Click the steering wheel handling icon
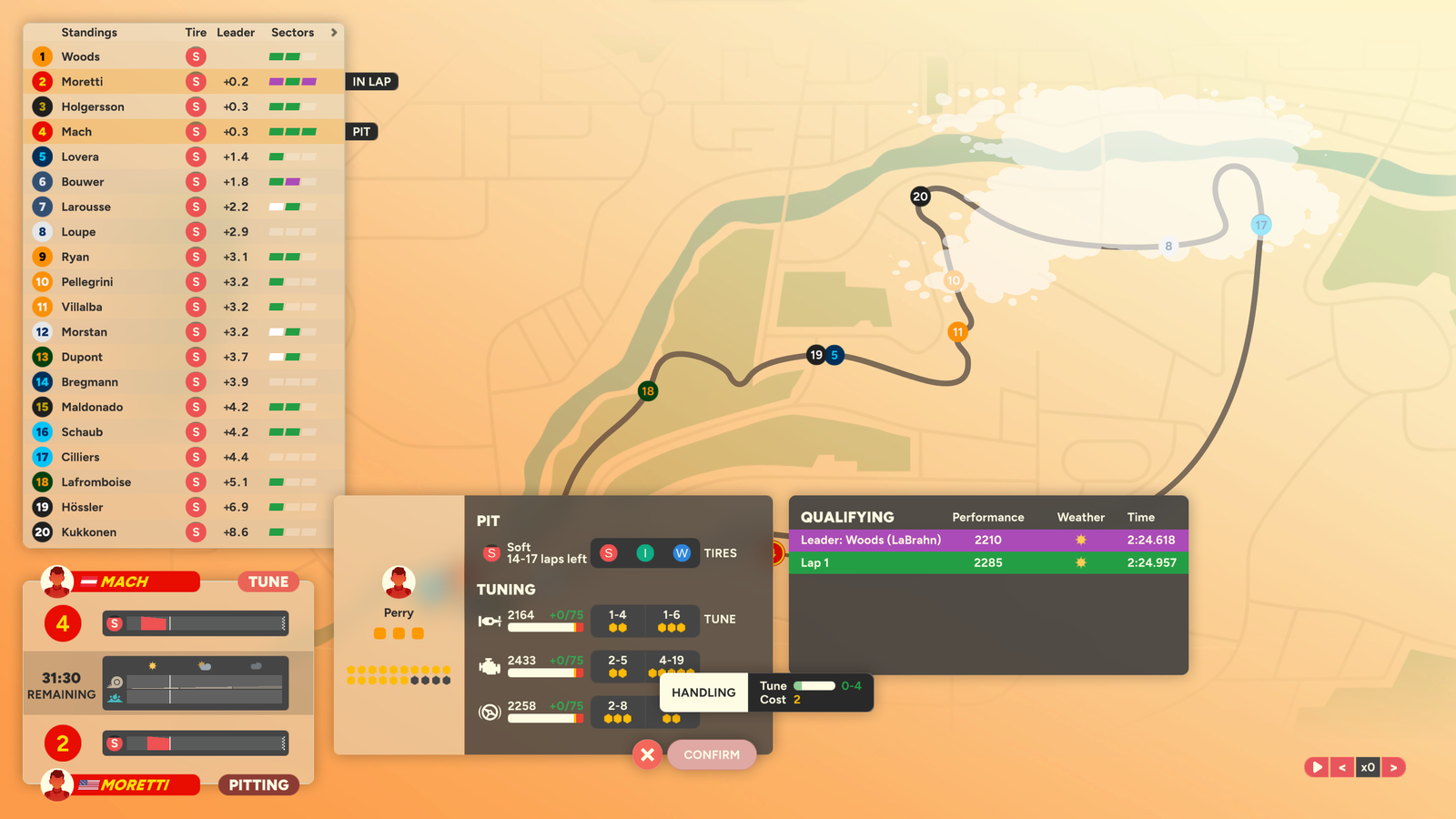Screen dimensions: 1456x819 point(490,711)
